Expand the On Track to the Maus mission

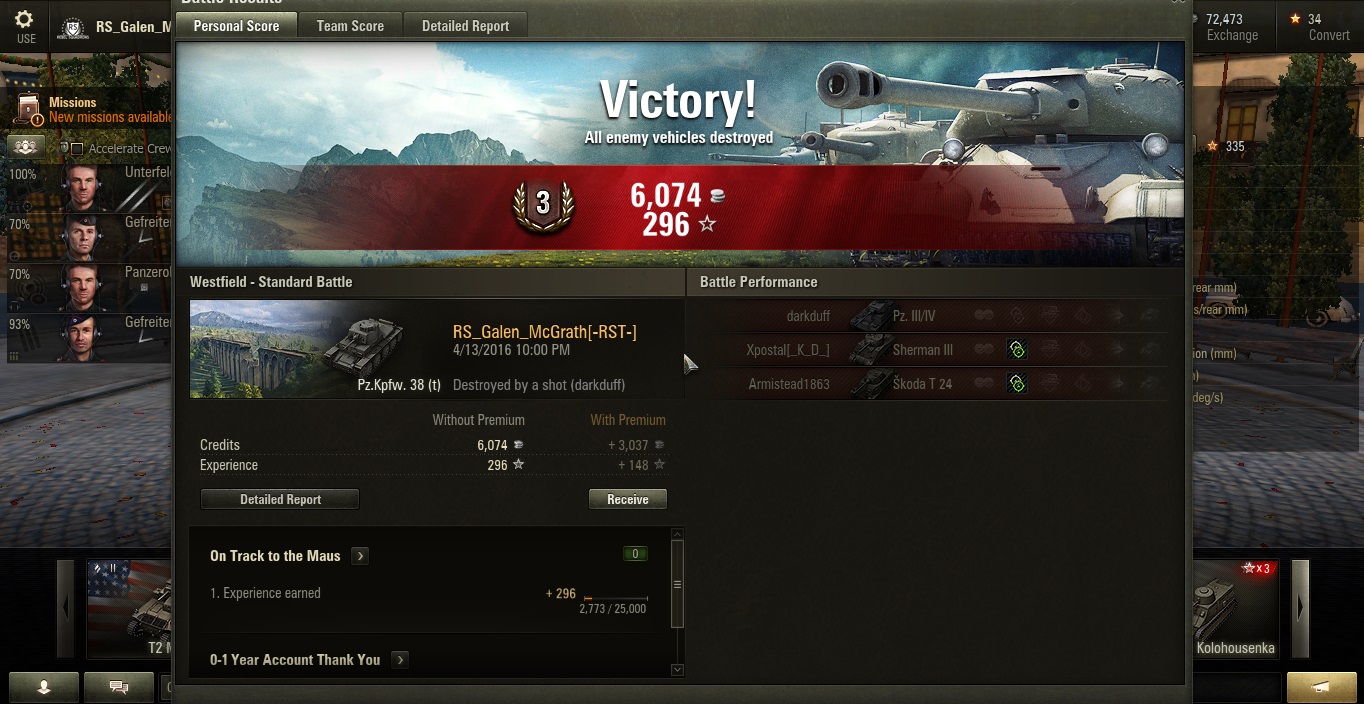point(360,556)
